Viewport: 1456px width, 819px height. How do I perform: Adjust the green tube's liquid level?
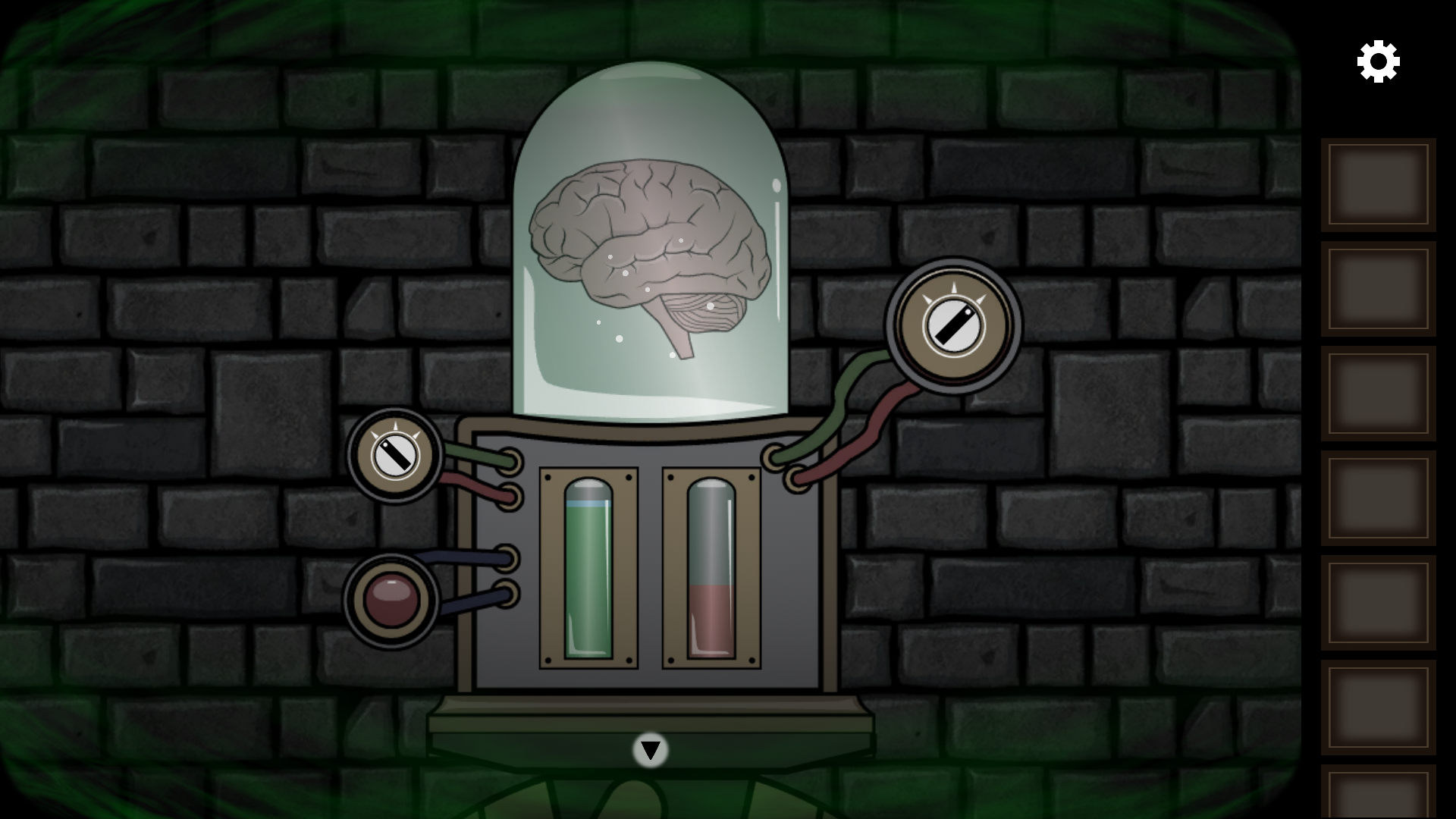[589, 569]
